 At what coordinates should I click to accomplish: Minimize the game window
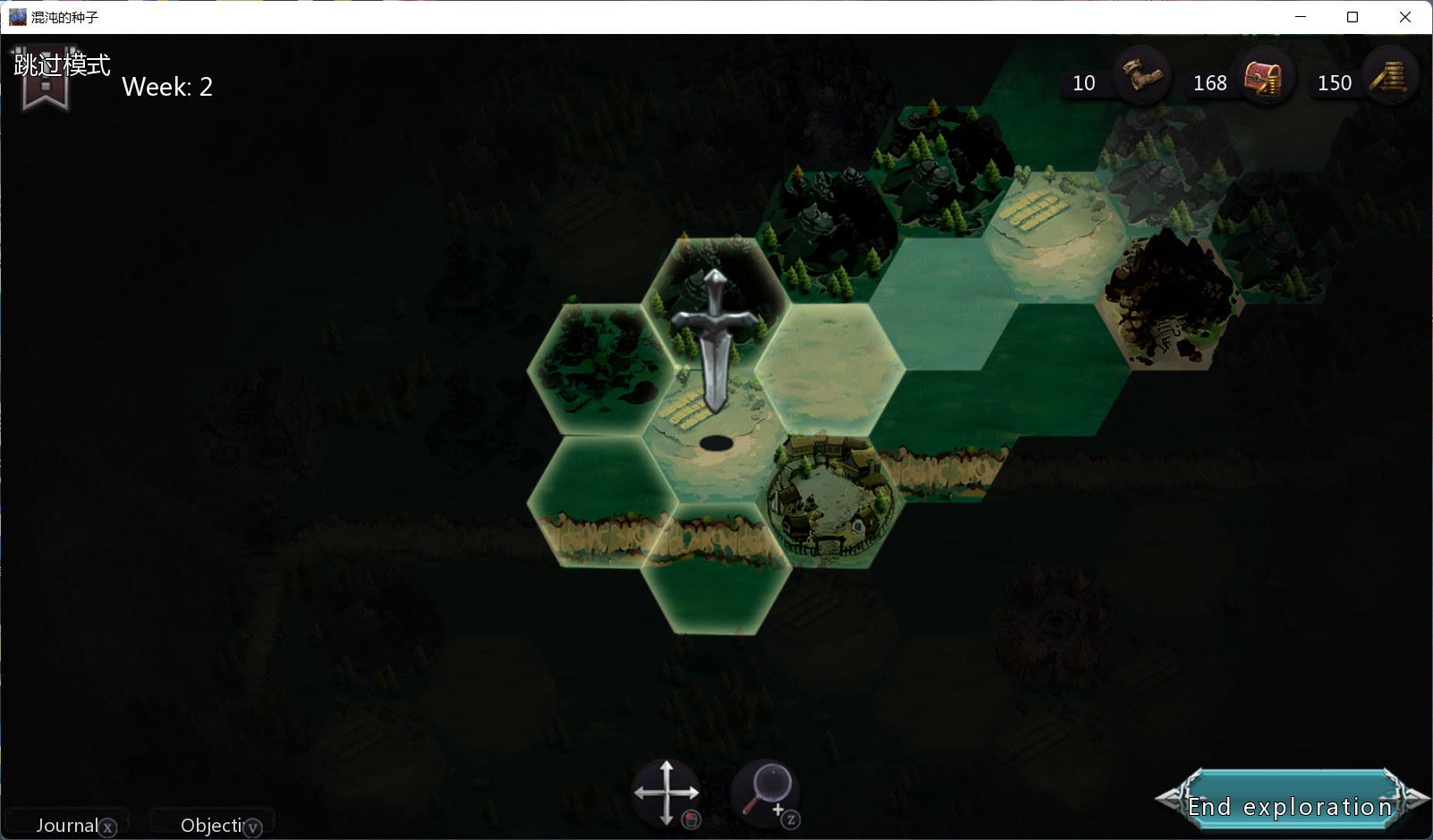tap(1302, 17)
